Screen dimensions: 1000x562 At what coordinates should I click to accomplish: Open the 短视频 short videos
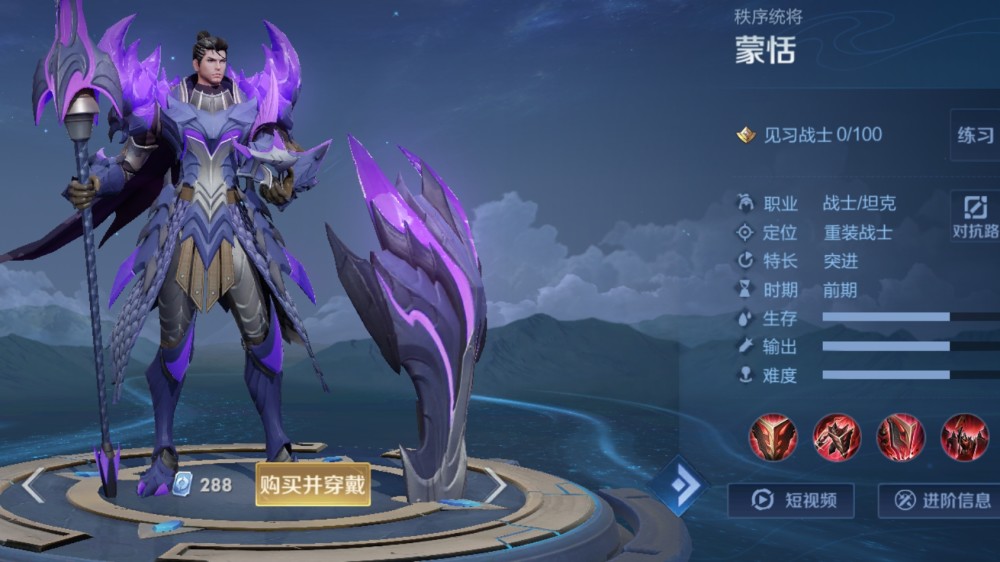pos(790,500)
